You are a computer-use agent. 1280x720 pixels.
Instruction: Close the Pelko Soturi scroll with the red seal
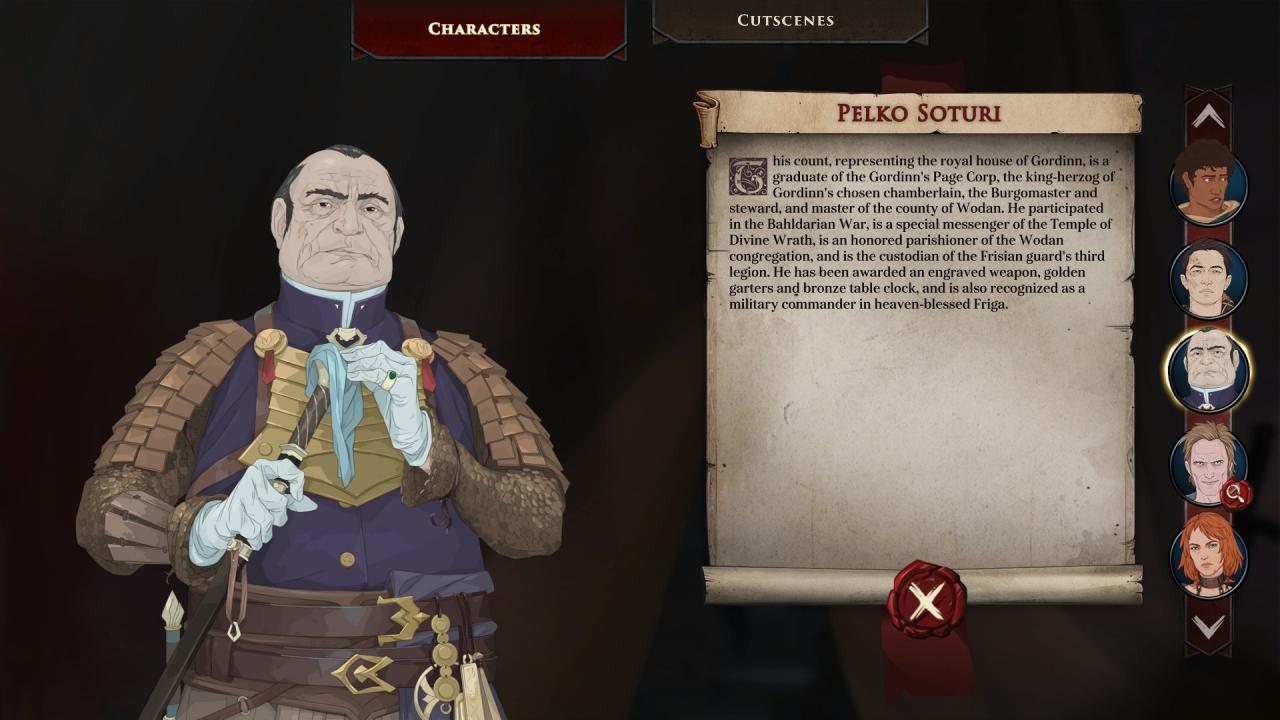(926, 601)
